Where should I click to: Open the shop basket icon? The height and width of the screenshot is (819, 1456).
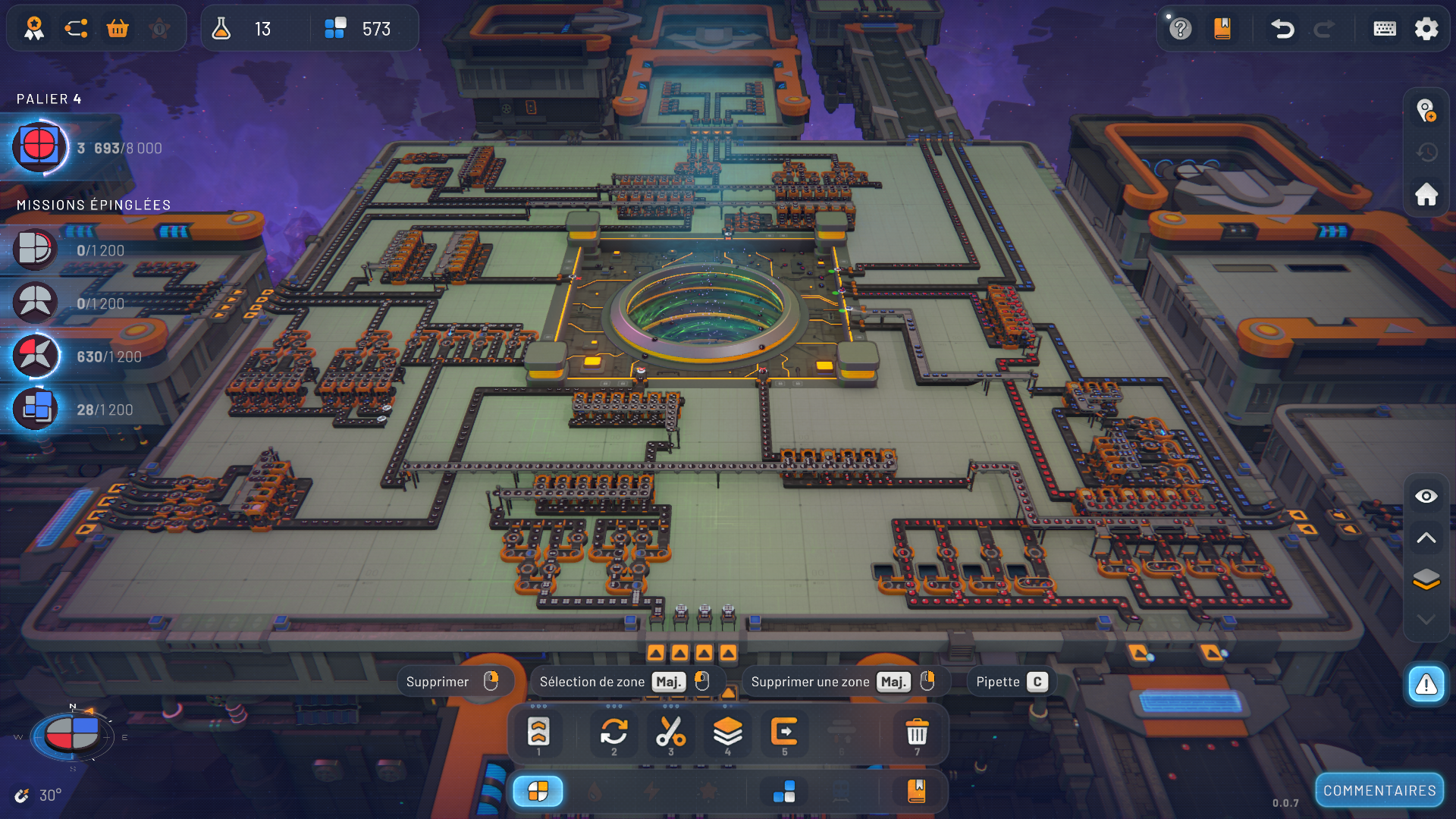coord(118,29)
